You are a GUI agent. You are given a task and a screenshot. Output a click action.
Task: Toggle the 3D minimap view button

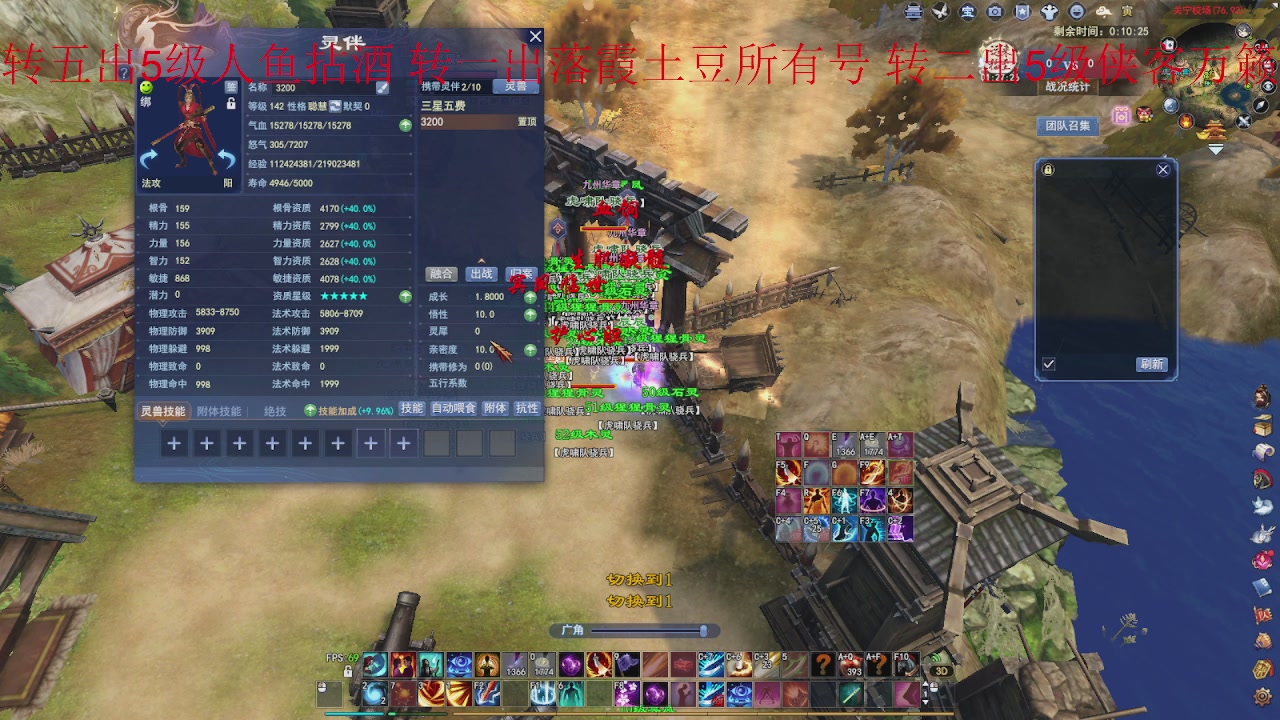pyautogui.click(x=941, y=670)
